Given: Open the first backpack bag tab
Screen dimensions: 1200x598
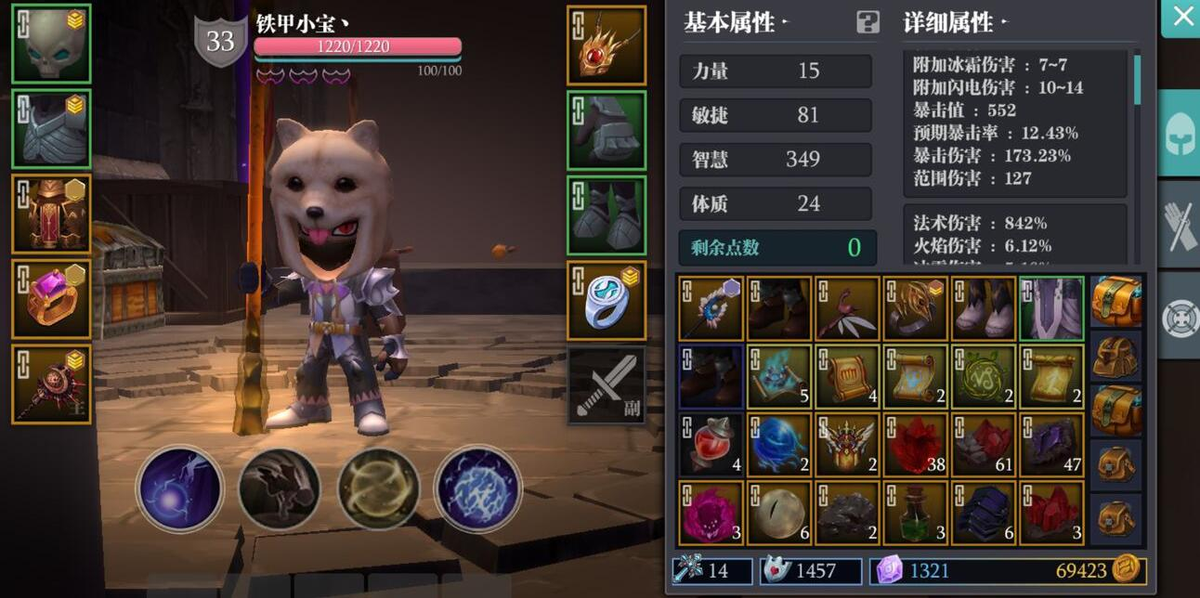Looking at the screenshot, I should pos(1117,300).
